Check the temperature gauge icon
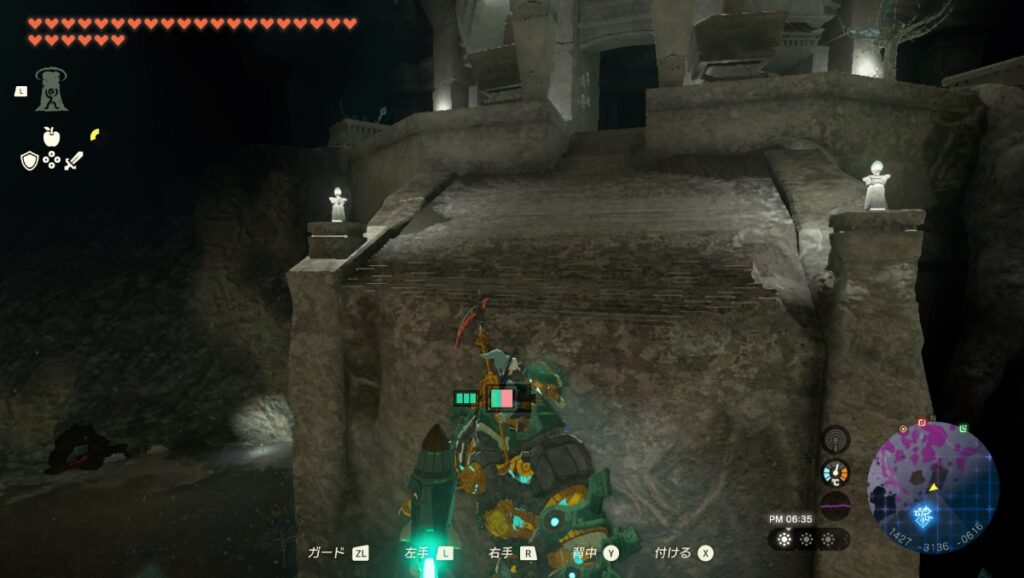Viewport: 1024px width, 578px height. tap(835, 473)
